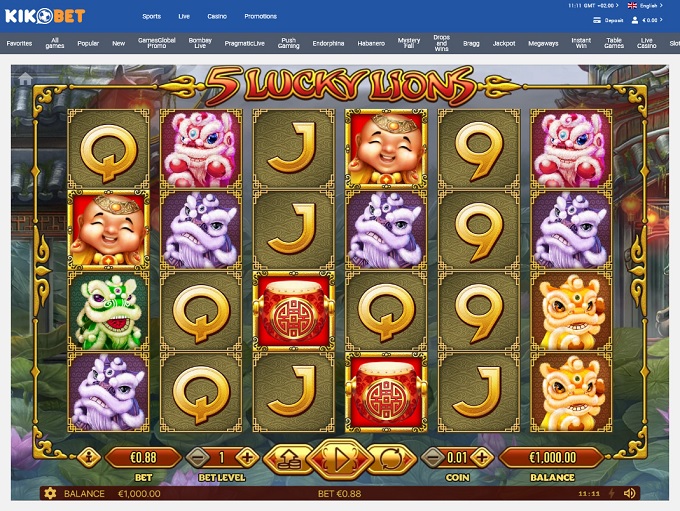Open the Promotions page
The image size is (680, 511).
[x=261, y=17]
